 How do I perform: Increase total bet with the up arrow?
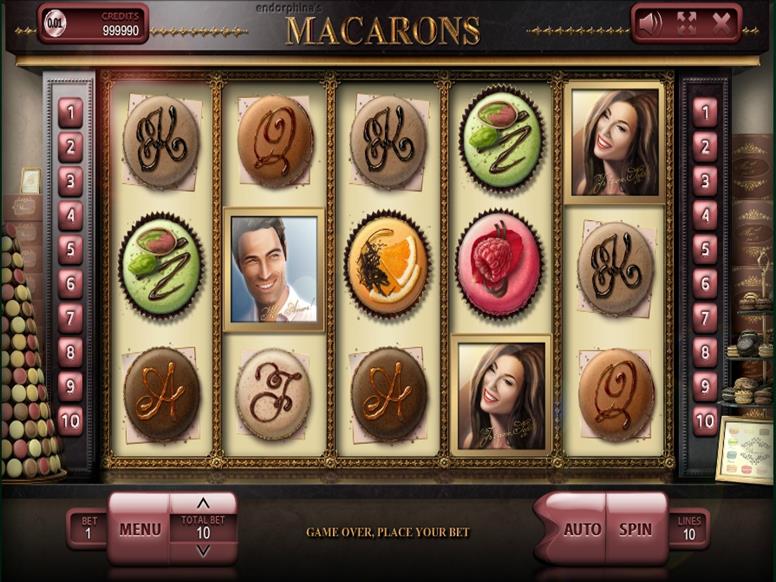click(203, 503)
